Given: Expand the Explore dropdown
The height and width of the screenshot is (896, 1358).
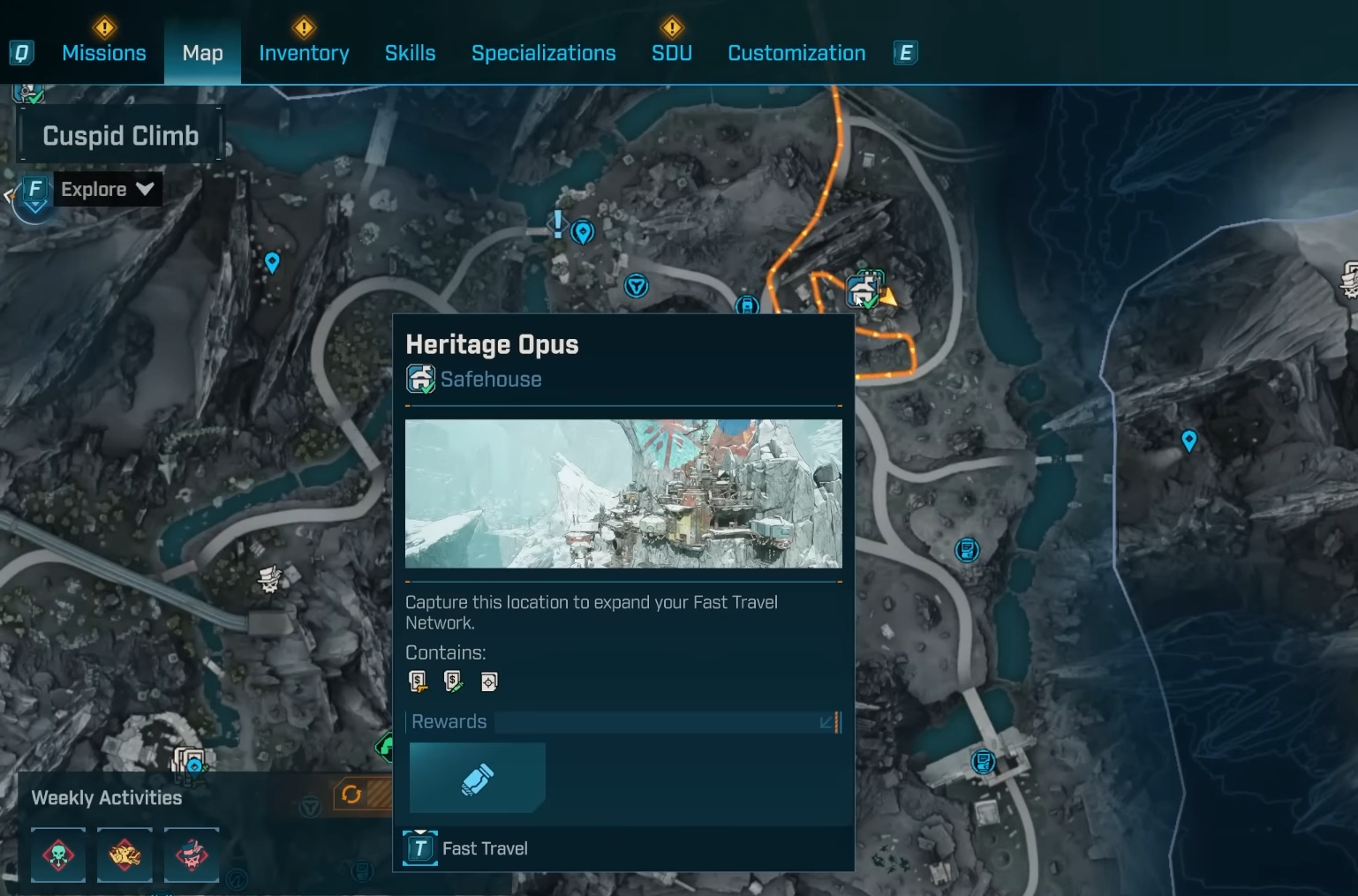Looking at the screenshot, I should 107,189.
